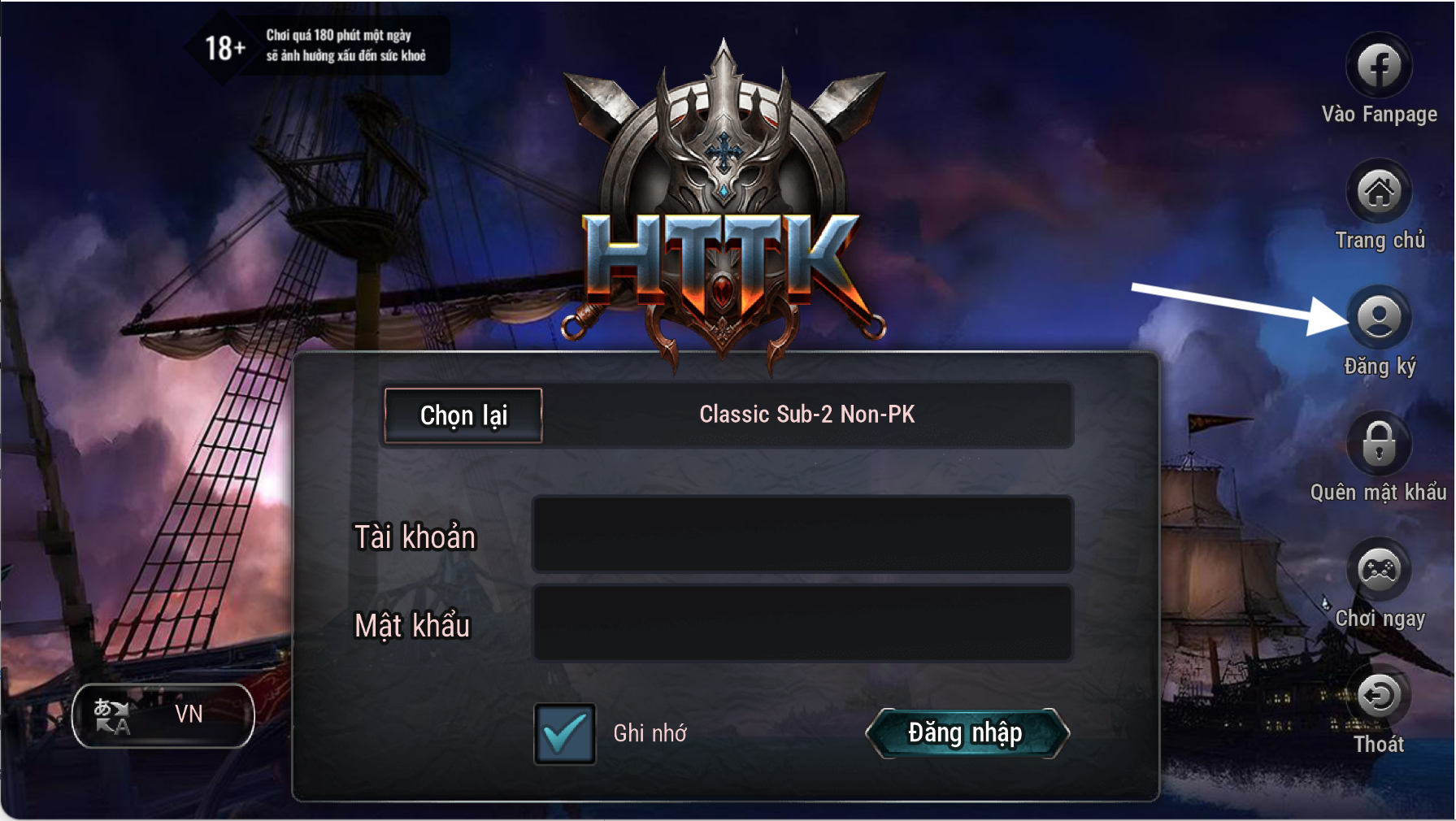Open the Facebook Vào Fanpage icon

point(1379,67)
